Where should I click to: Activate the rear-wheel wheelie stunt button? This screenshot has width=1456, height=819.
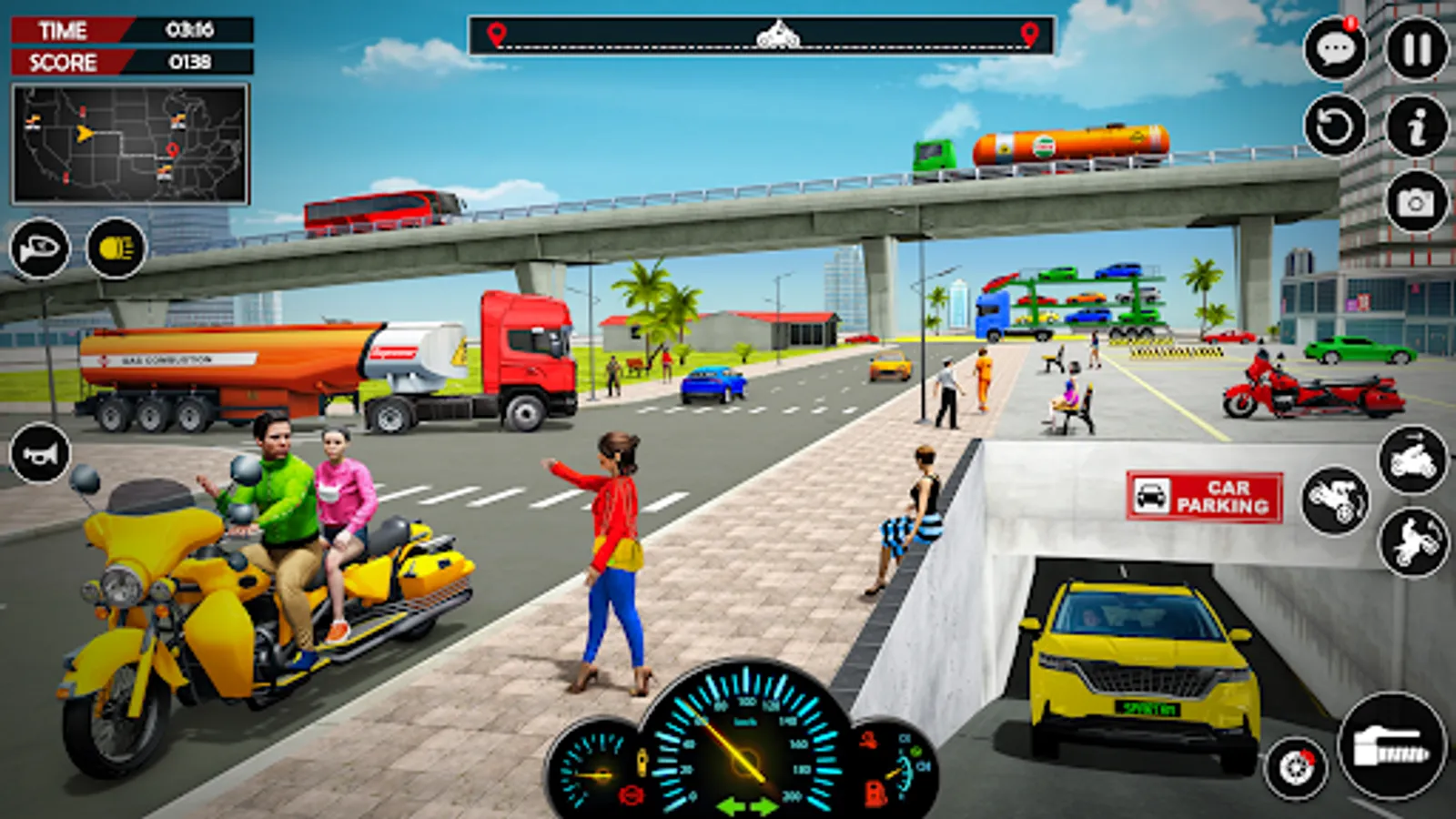[x=1413, y=541]
